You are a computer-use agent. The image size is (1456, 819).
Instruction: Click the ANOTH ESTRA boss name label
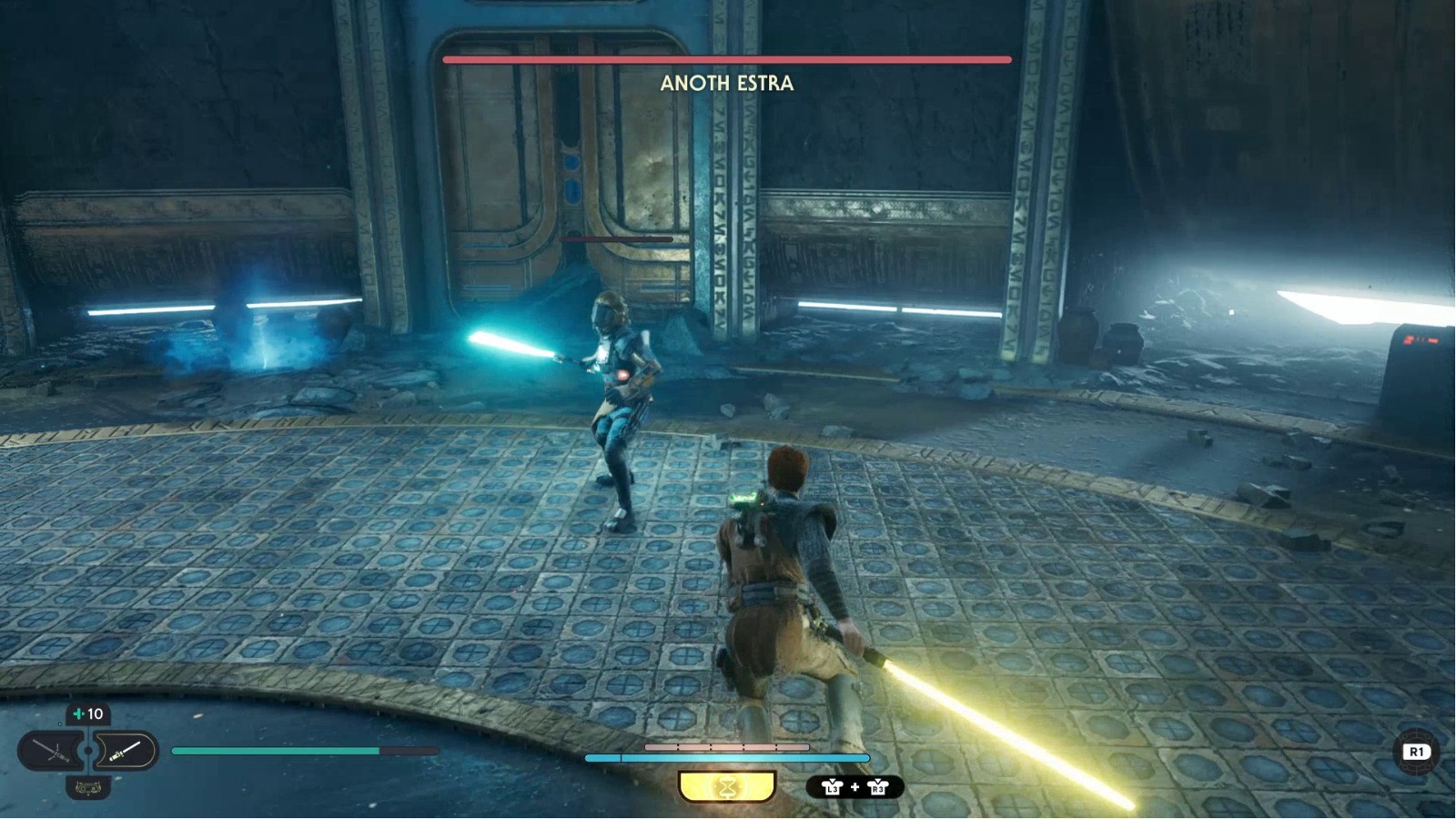[x=725, y=84]
